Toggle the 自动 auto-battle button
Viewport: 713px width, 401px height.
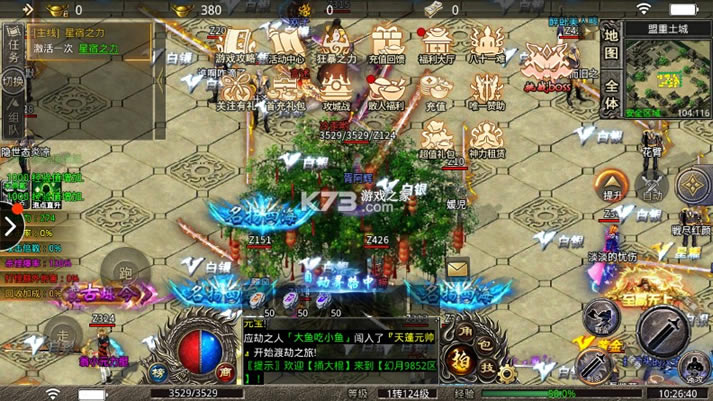click(x=653, y=187)
